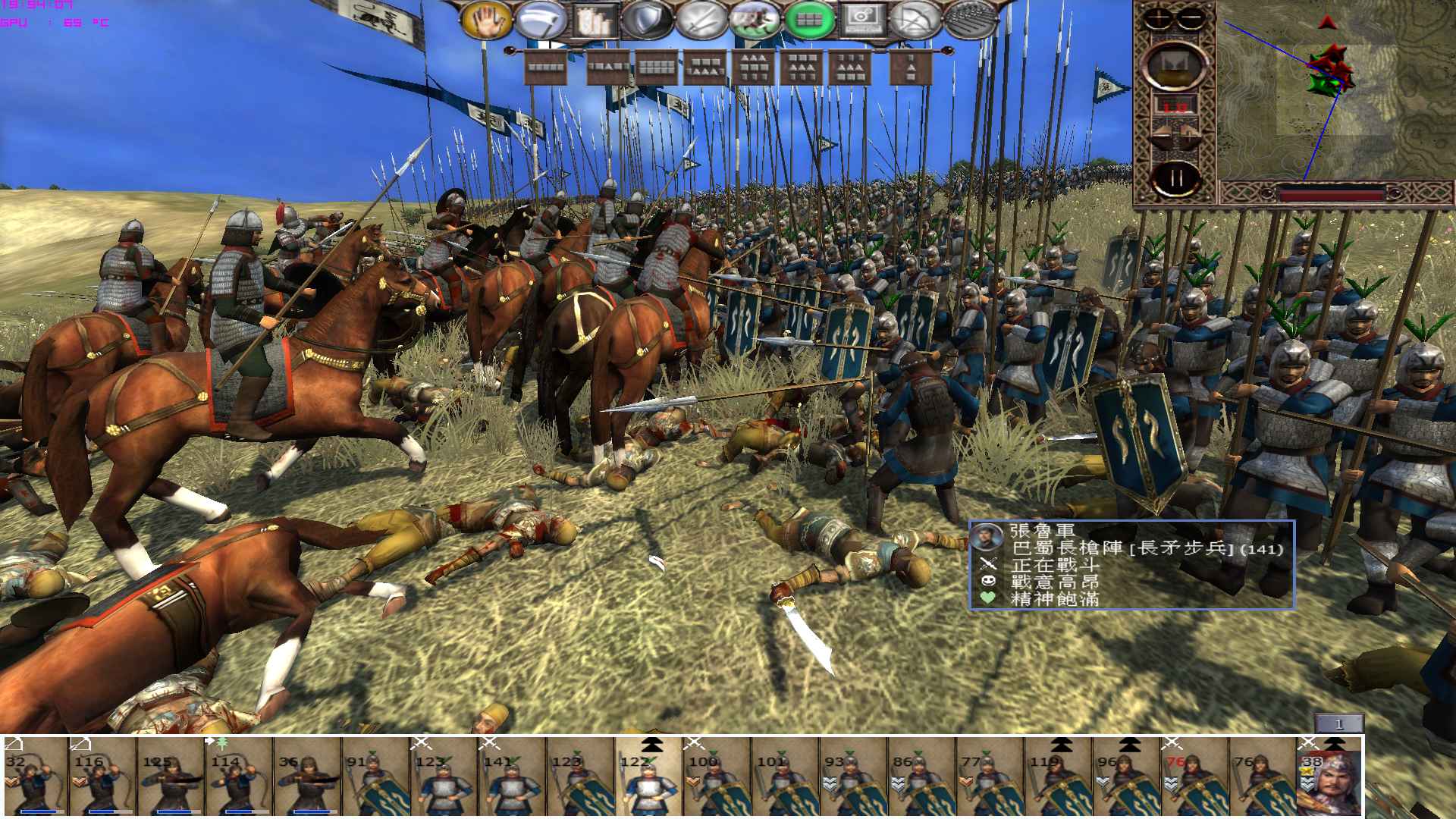This screenshot has height=819, width=1456.
Task: Click the halt order hand icon
Action: (487, 20)
